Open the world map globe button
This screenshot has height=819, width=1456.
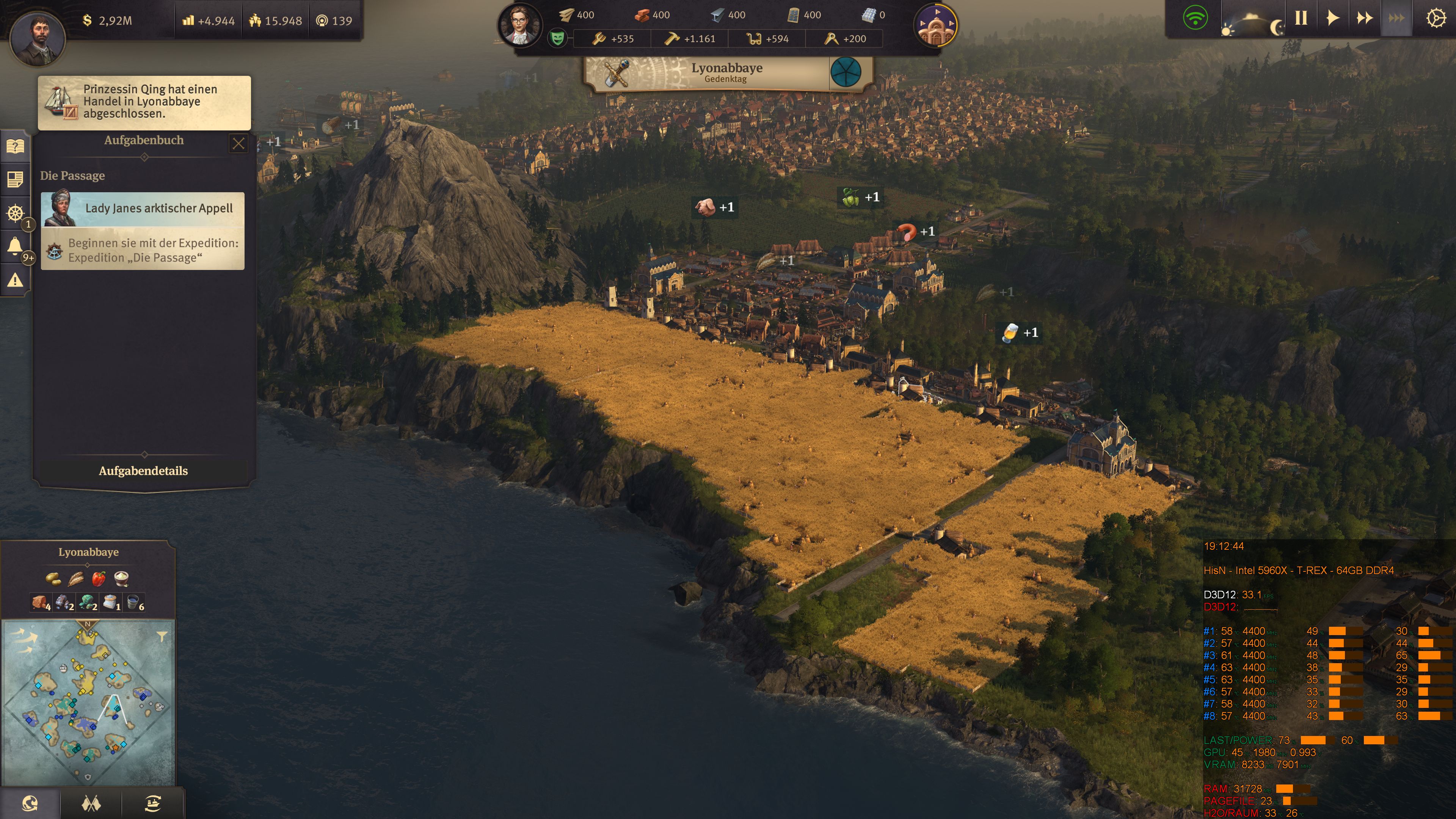(x=30, y=803)
